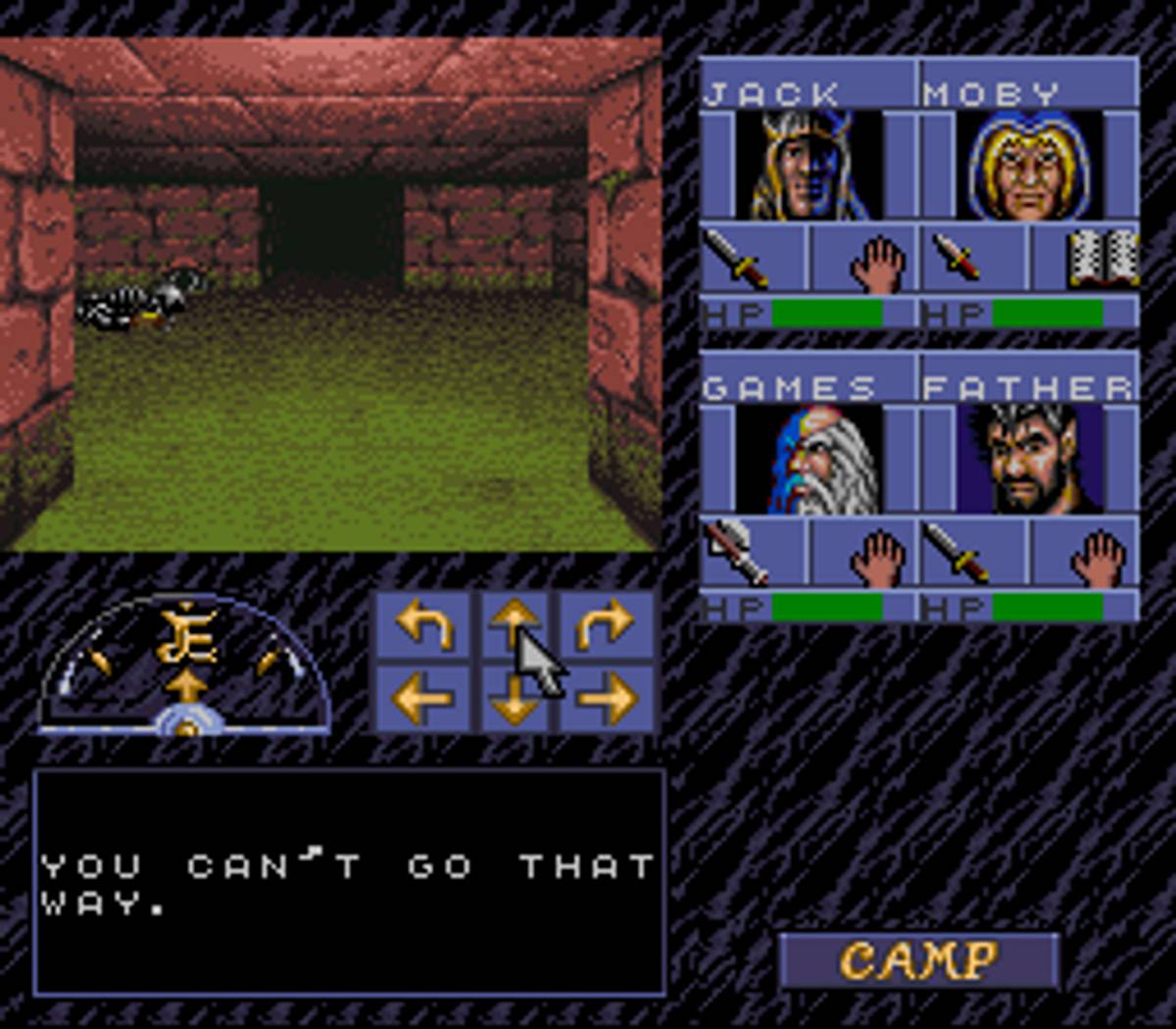The height and width of the screenshot is (1029, 1176).
Task: Turn the party left with curved arrow
Action: click(424, 624)
